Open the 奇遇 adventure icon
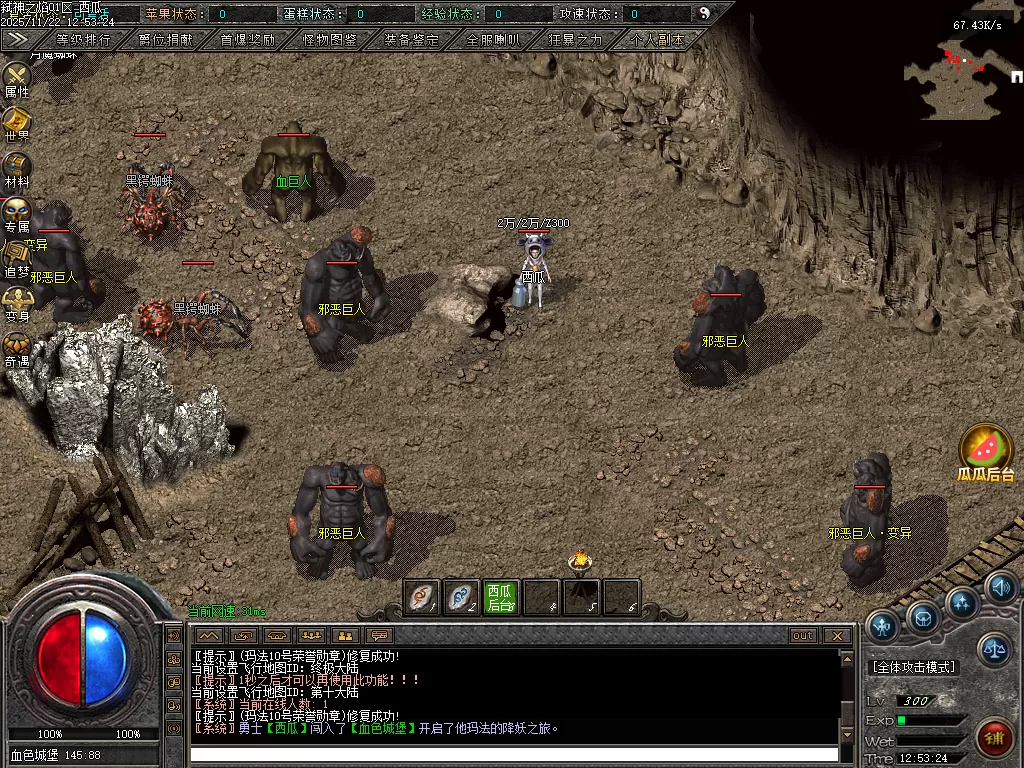Image resolution: width=1024 pixels, height=768 pixels. click(x=17, y=345)
